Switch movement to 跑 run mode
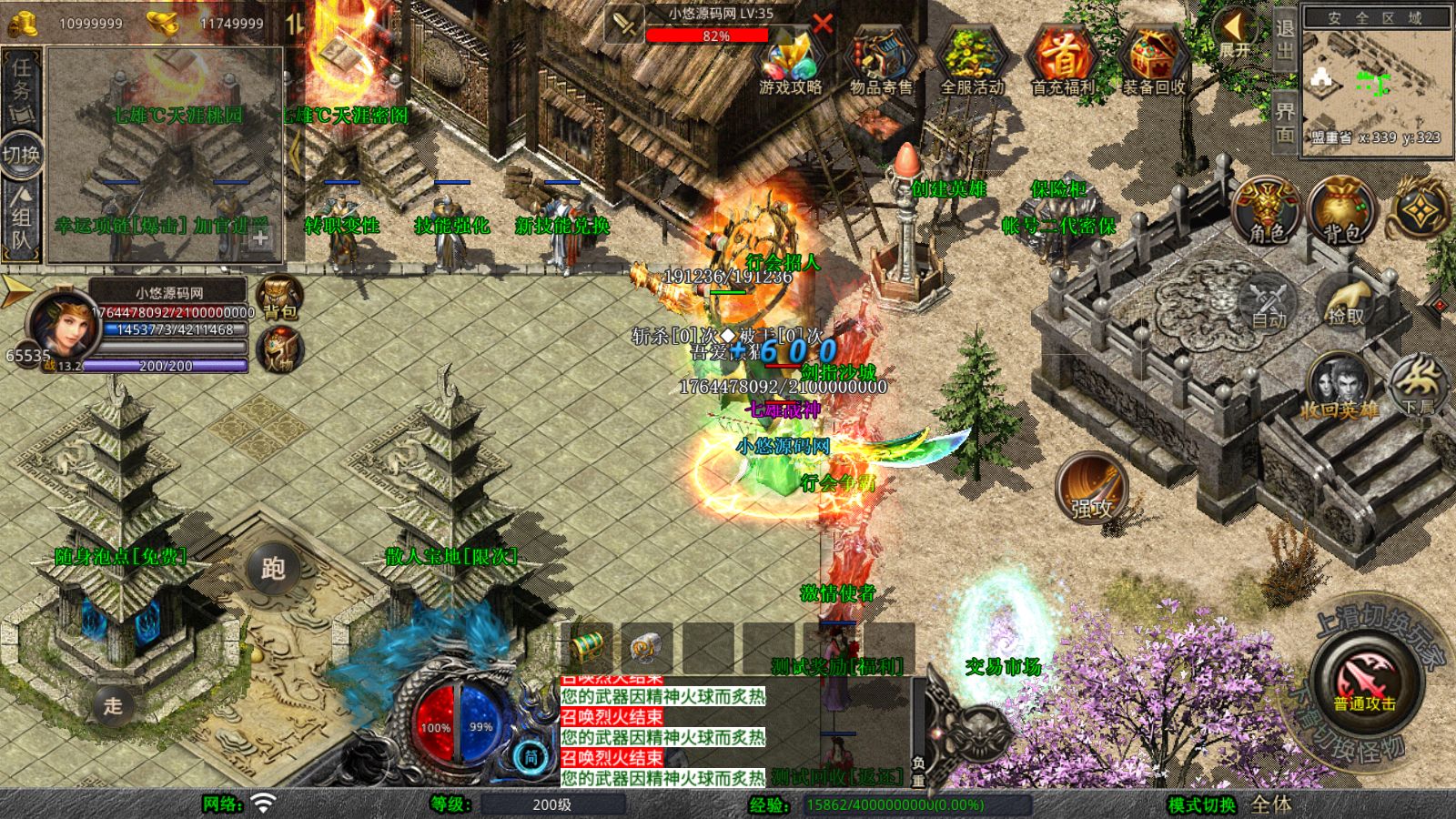This screenshot has height=819, width=1456. click(x=273, y=569)
